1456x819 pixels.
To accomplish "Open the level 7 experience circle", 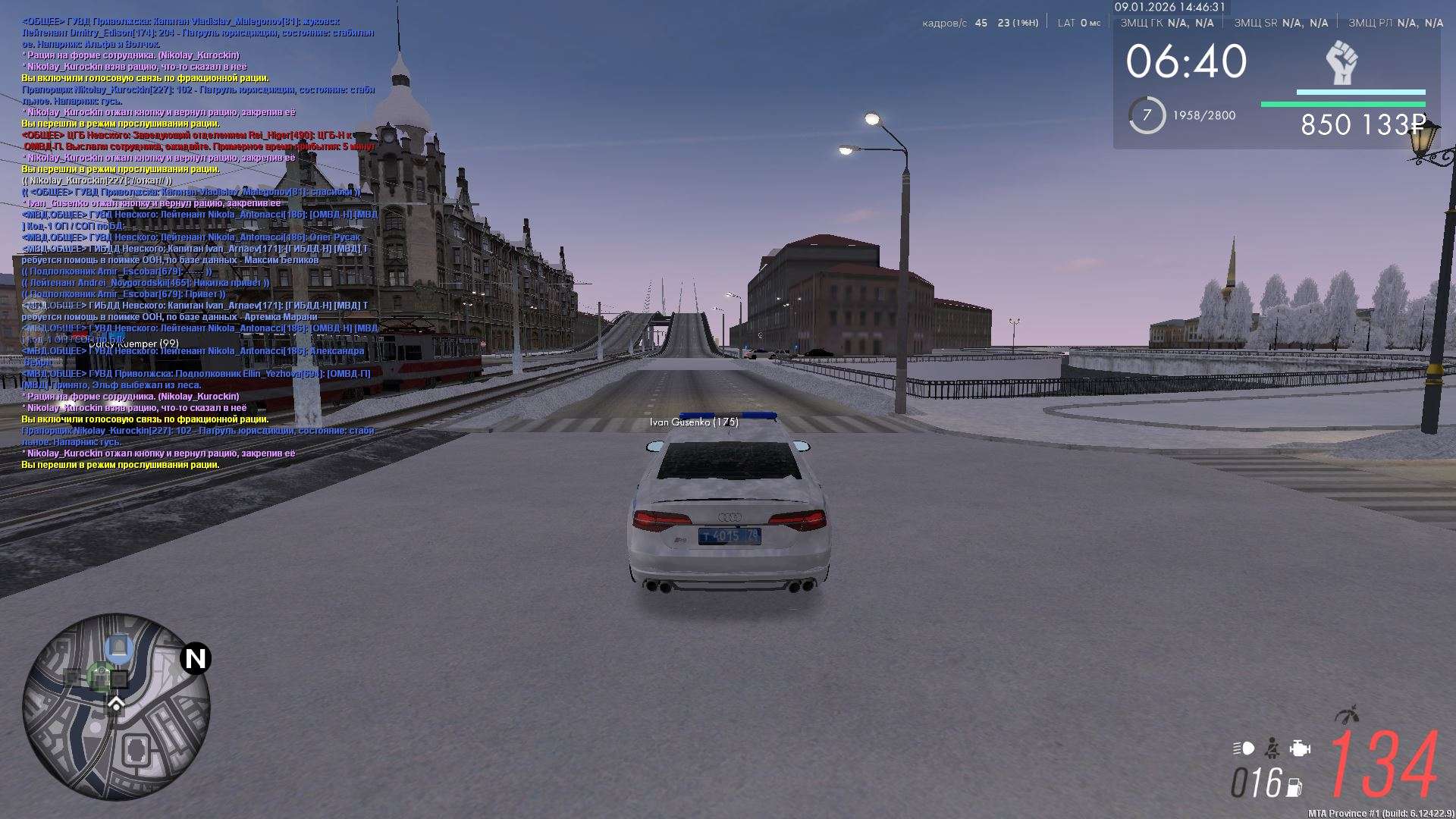I will pos(1147,115).
